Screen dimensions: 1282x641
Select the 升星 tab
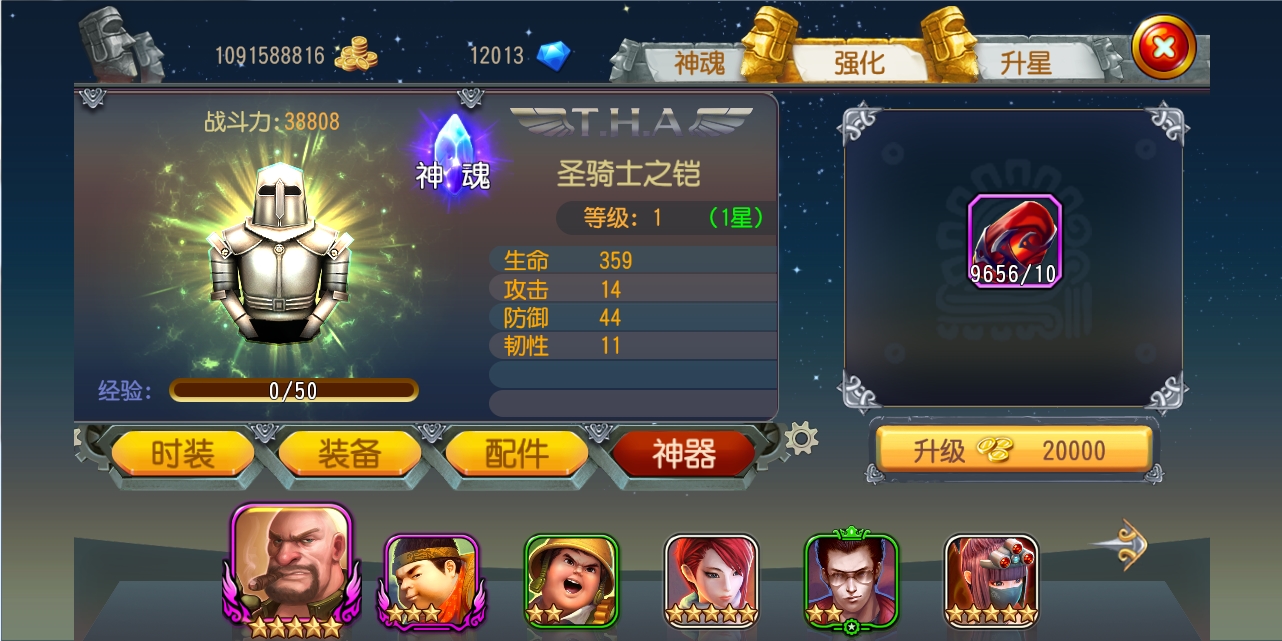(1026, 63)
